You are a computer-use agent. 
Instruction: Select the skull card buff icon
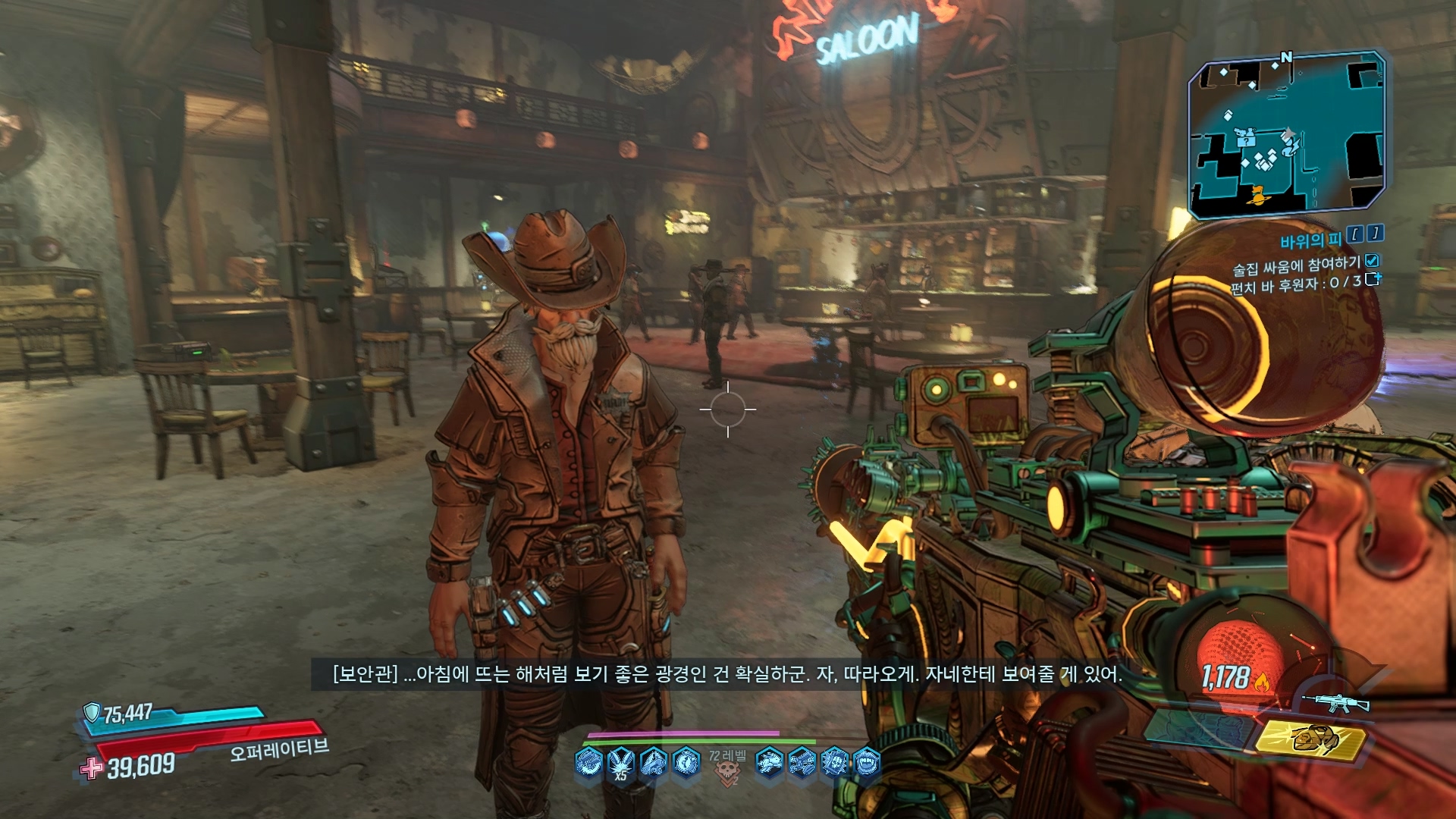click(834, 761)
